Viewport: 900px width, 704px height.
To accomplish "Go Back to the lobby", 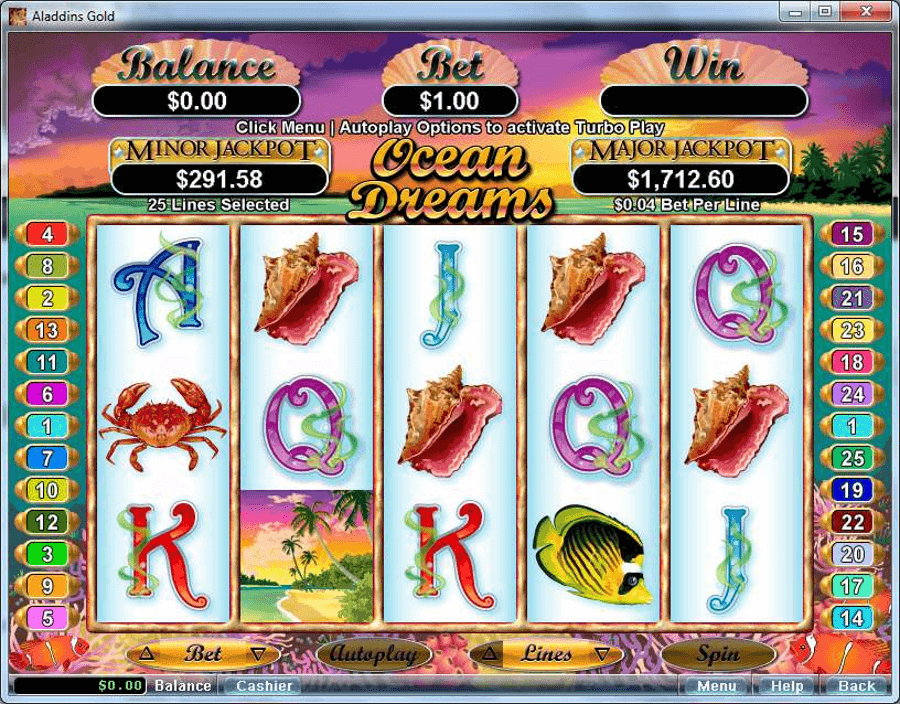I will click(x=856, y=686).
